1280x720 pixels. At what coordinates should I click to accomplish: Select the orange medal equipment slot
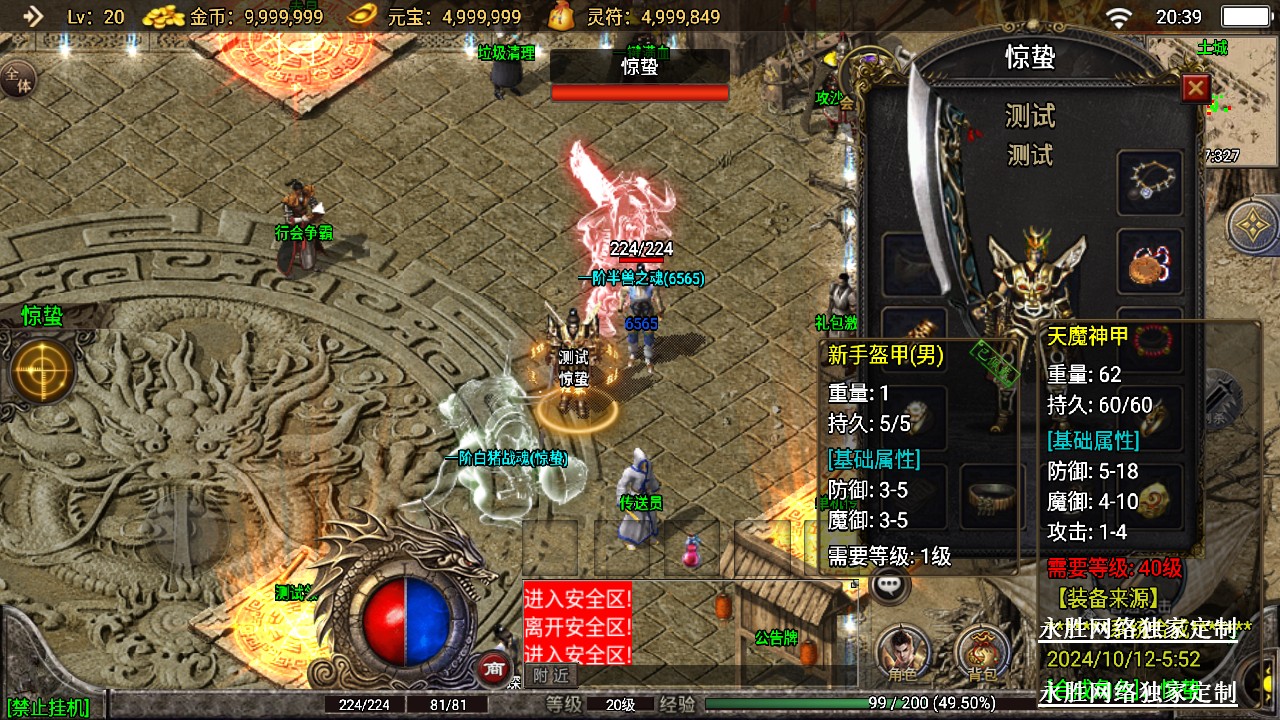(1150, 262)
